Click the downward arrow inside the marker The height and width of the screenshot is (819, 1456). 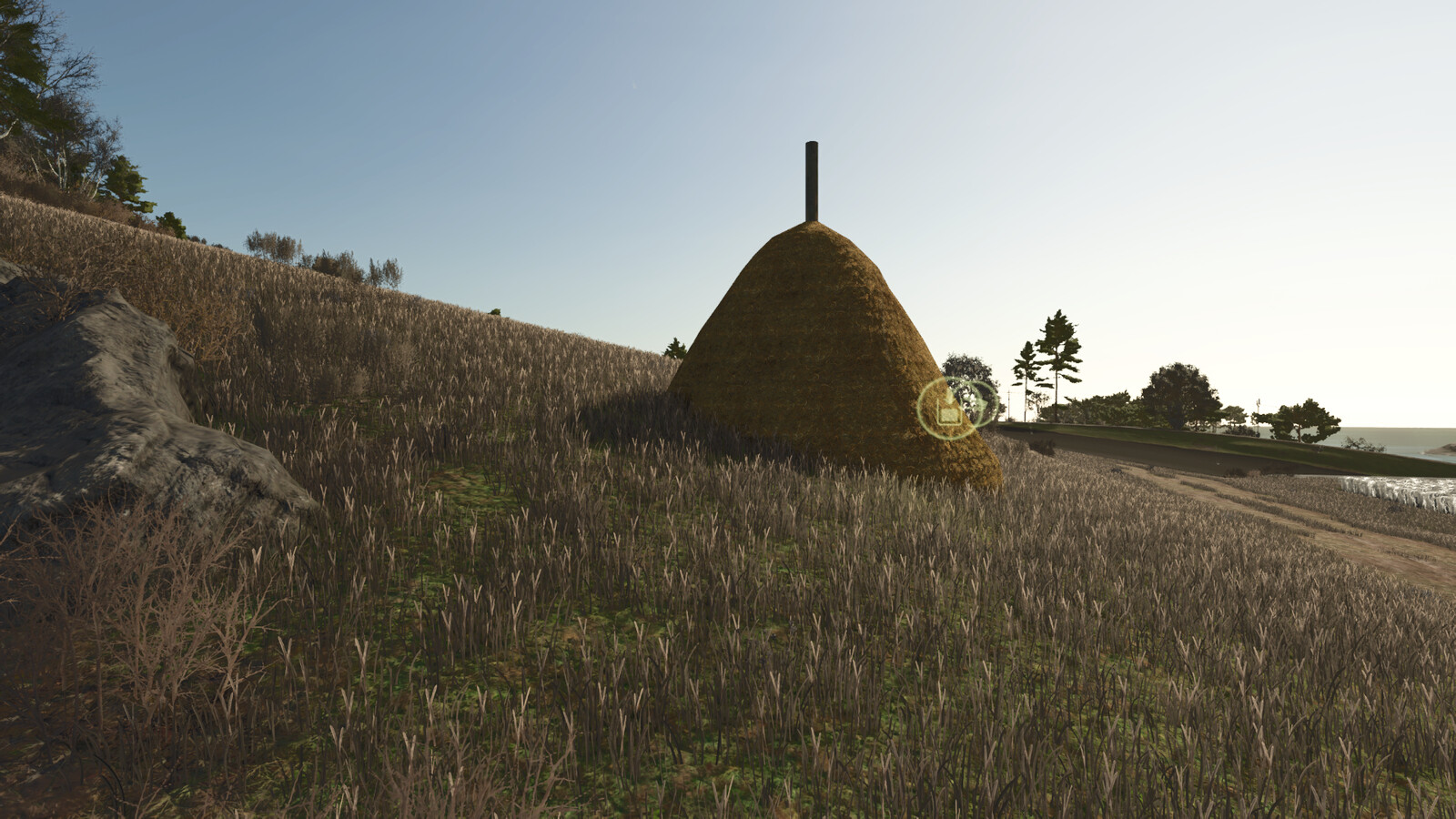click(949, 399)
